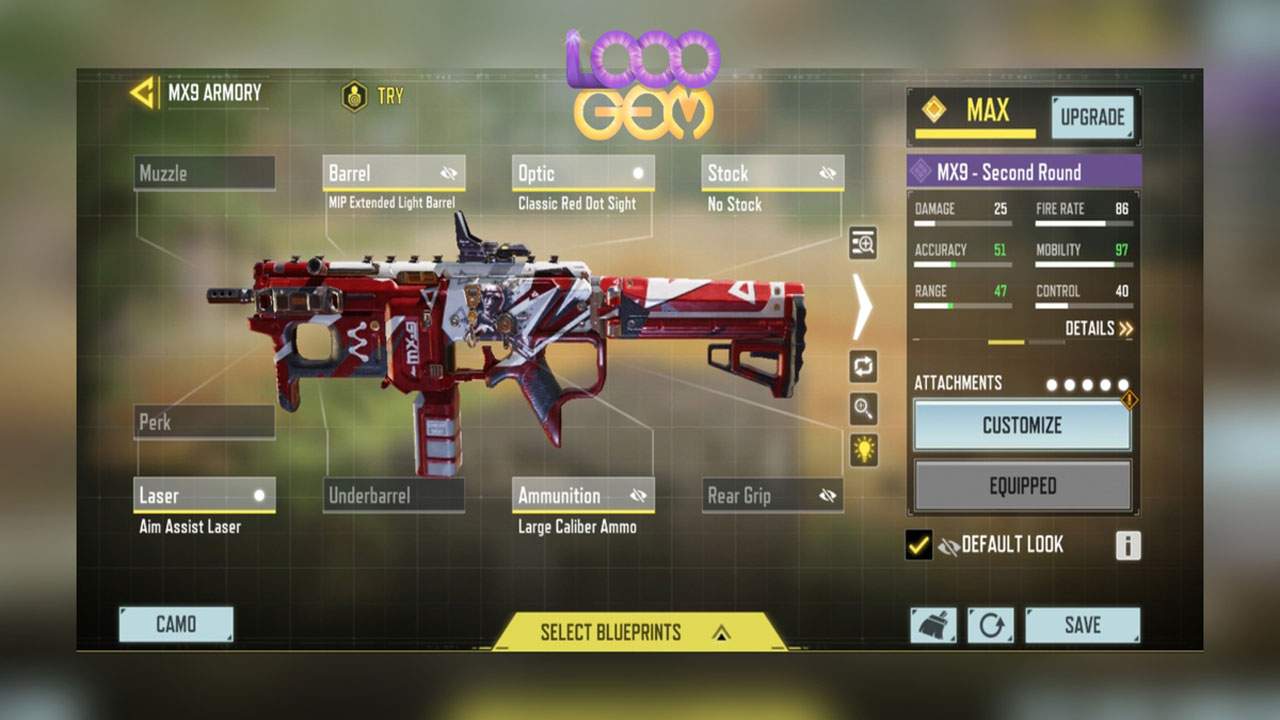1280x720 pixels.
Task: Try the weapon in practice
Action: tap(373, 96)
